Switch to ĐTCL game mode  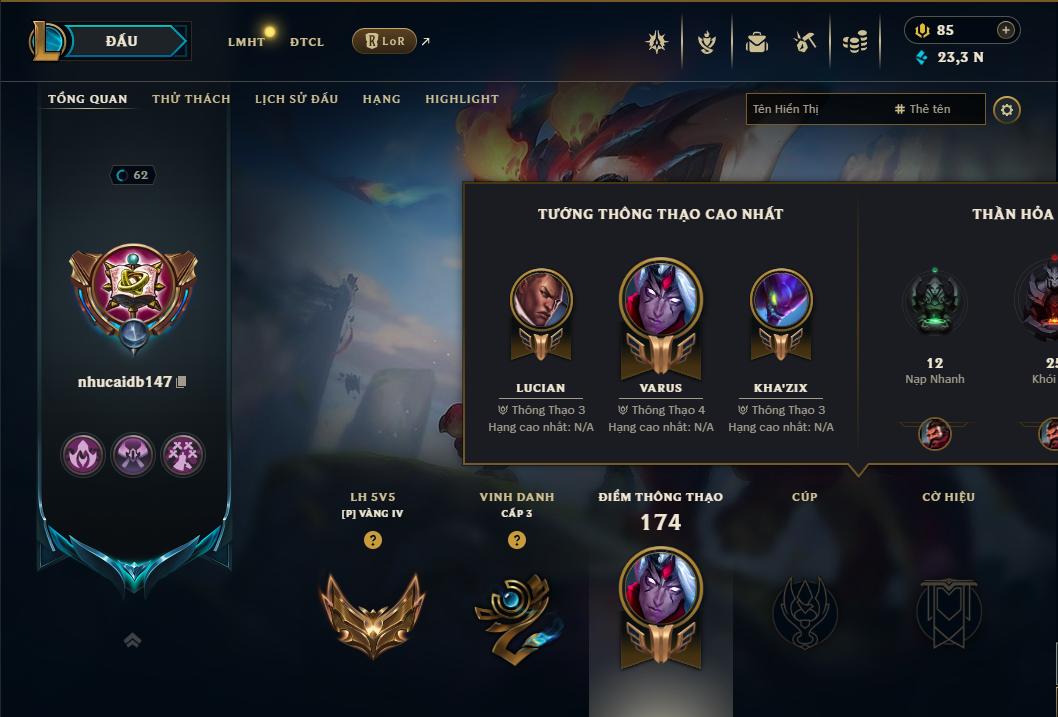[x=307, y=42]
